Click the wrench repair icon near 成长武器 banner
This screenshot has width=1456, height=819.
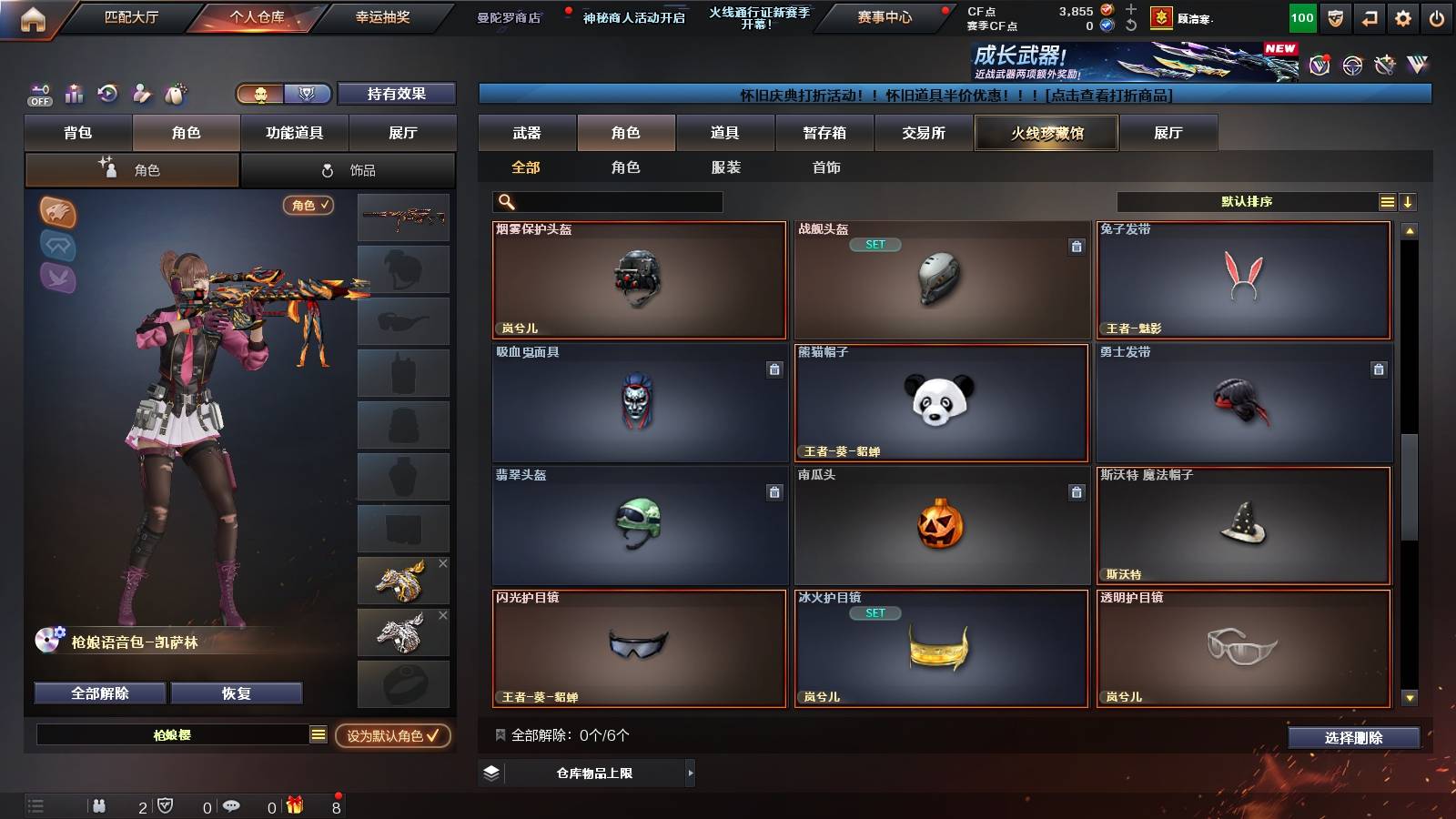(x=1382, y=64)
